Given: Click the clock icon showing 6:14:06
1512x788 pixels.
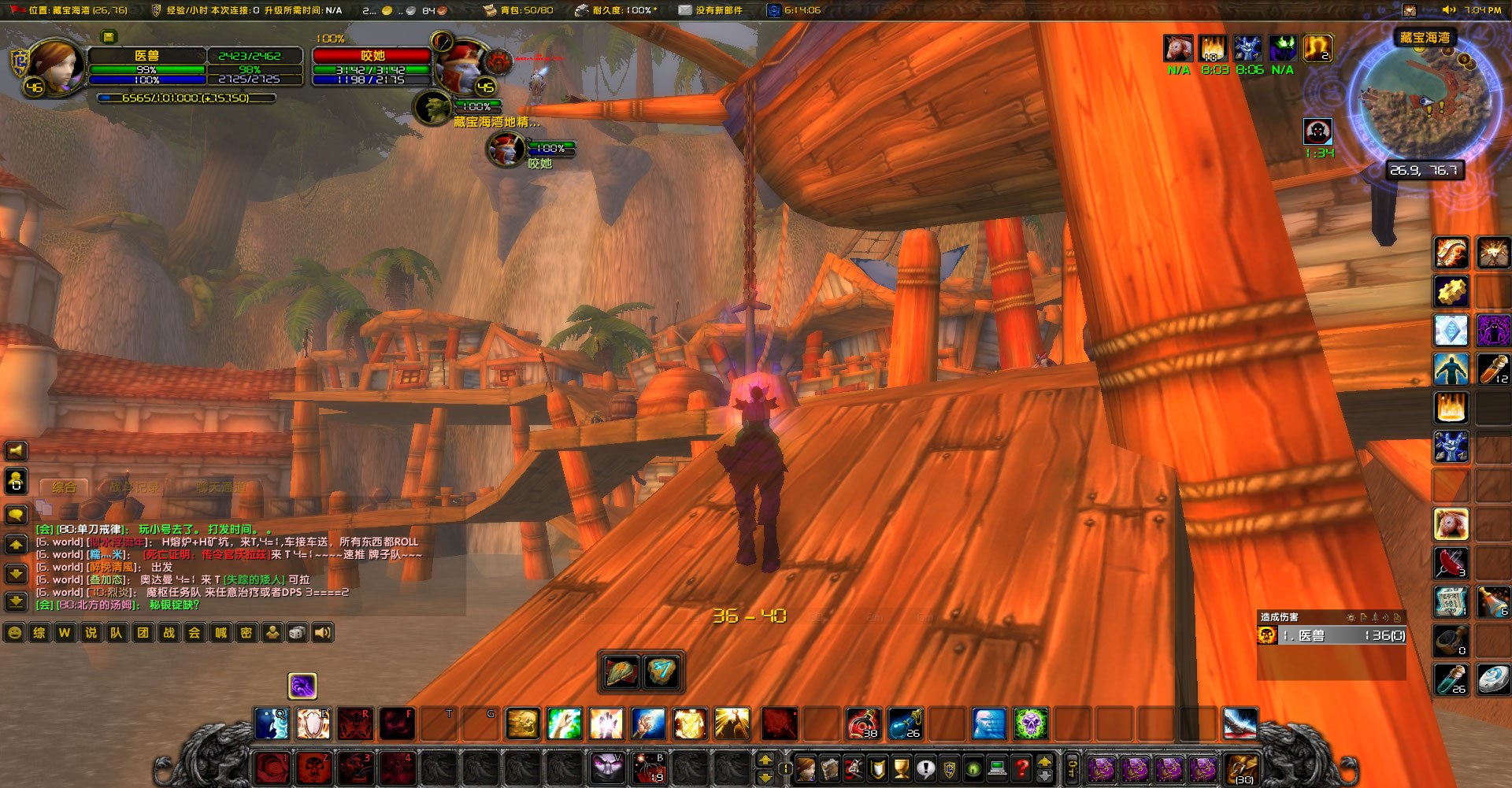Looking at the screenshot, I should pyautogui.click(x=774, y=10).
